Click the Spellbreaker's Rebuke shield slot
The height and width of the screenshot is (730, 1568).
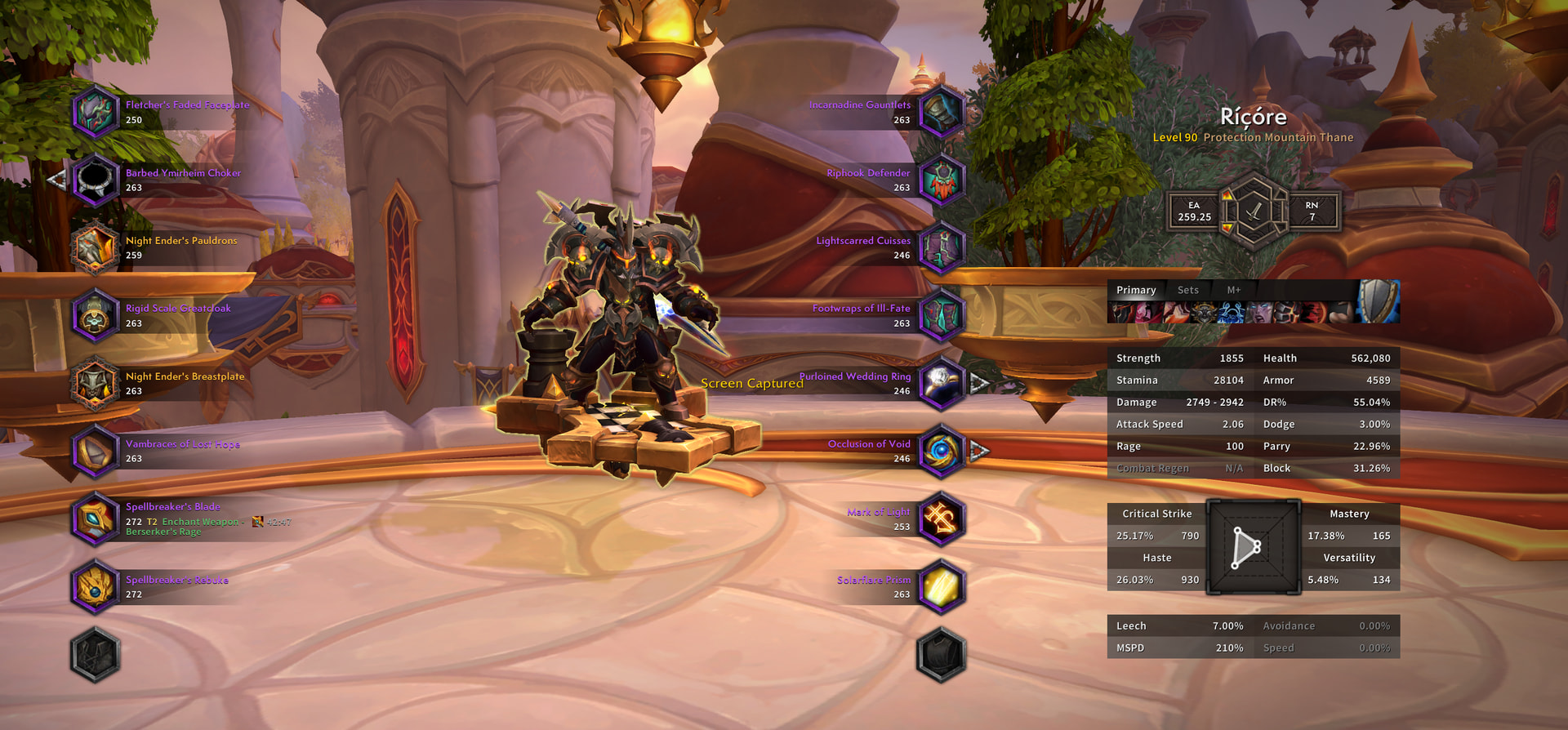[x=96, y=586]
